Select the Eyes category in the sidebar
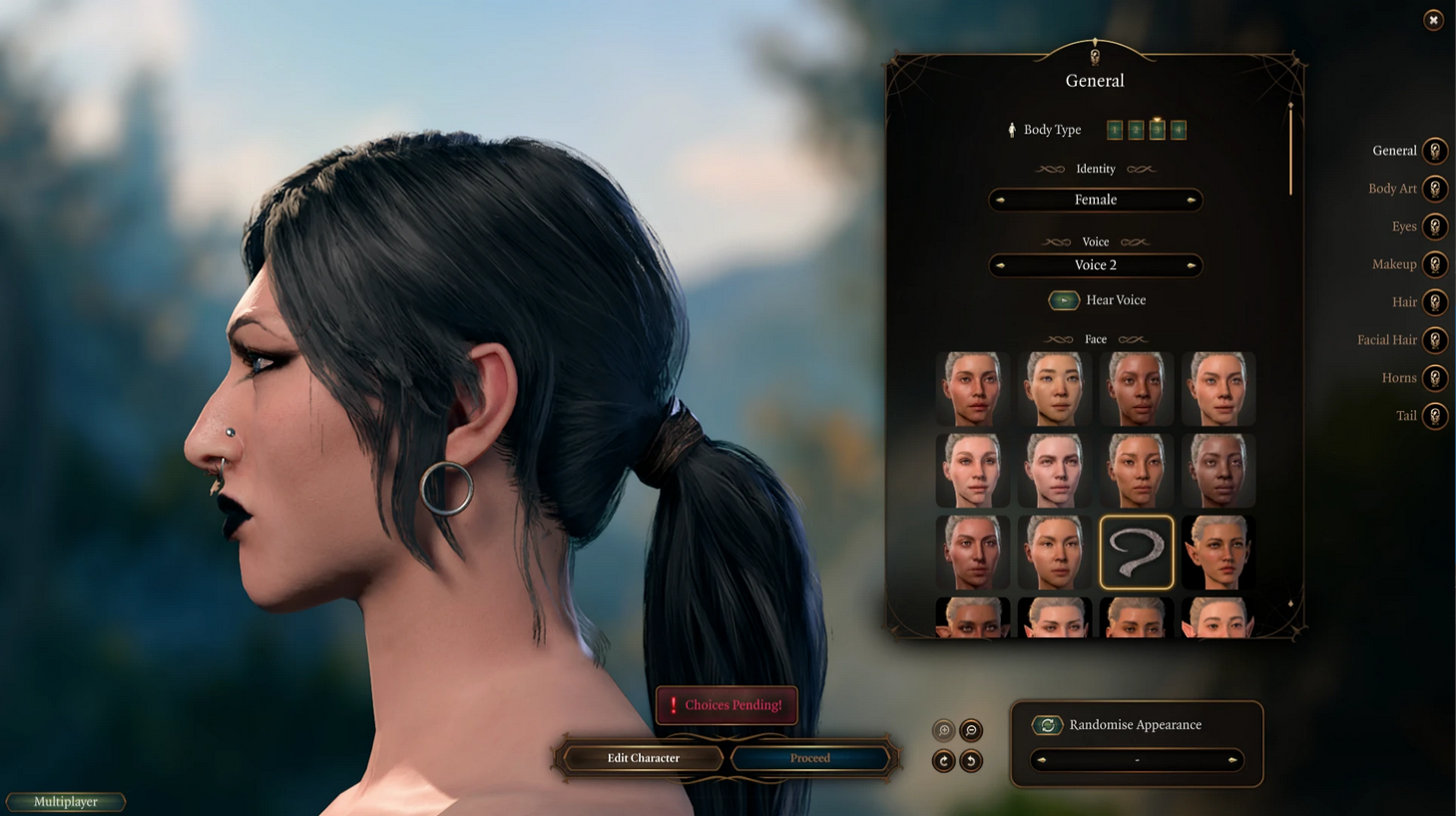This screenshot has width=1456, height=816. [1435, 225]
